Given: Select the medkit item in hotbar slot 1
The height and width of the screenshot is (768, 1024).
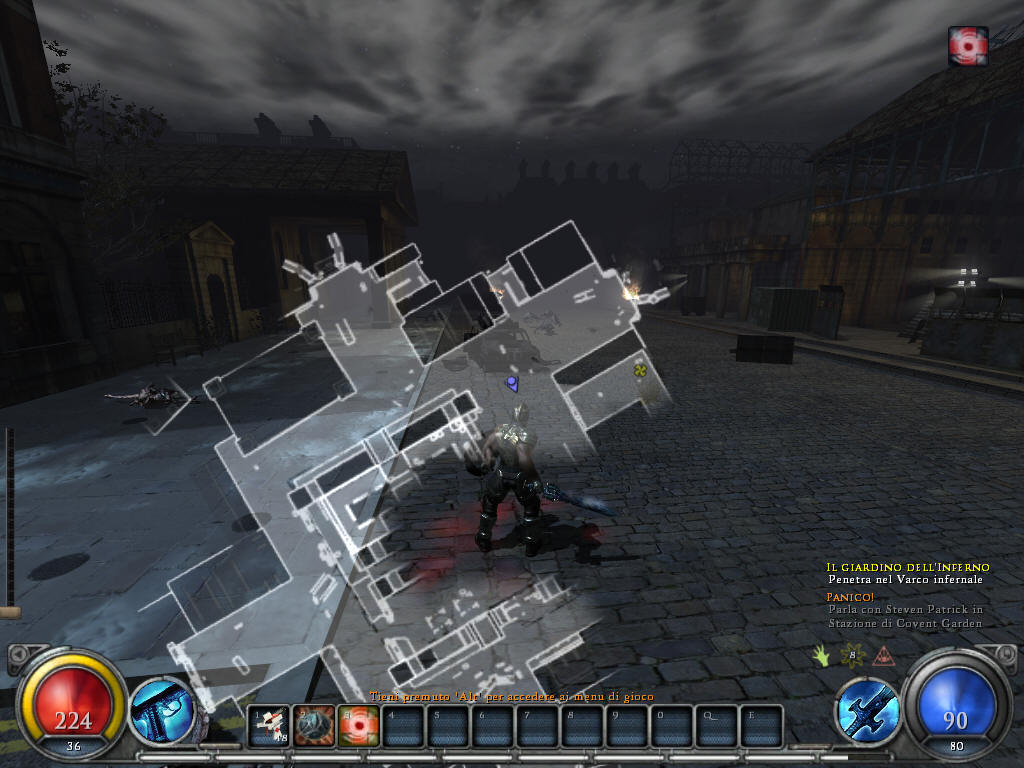Looking at the screenshot, I should click(x=268, y=725).
